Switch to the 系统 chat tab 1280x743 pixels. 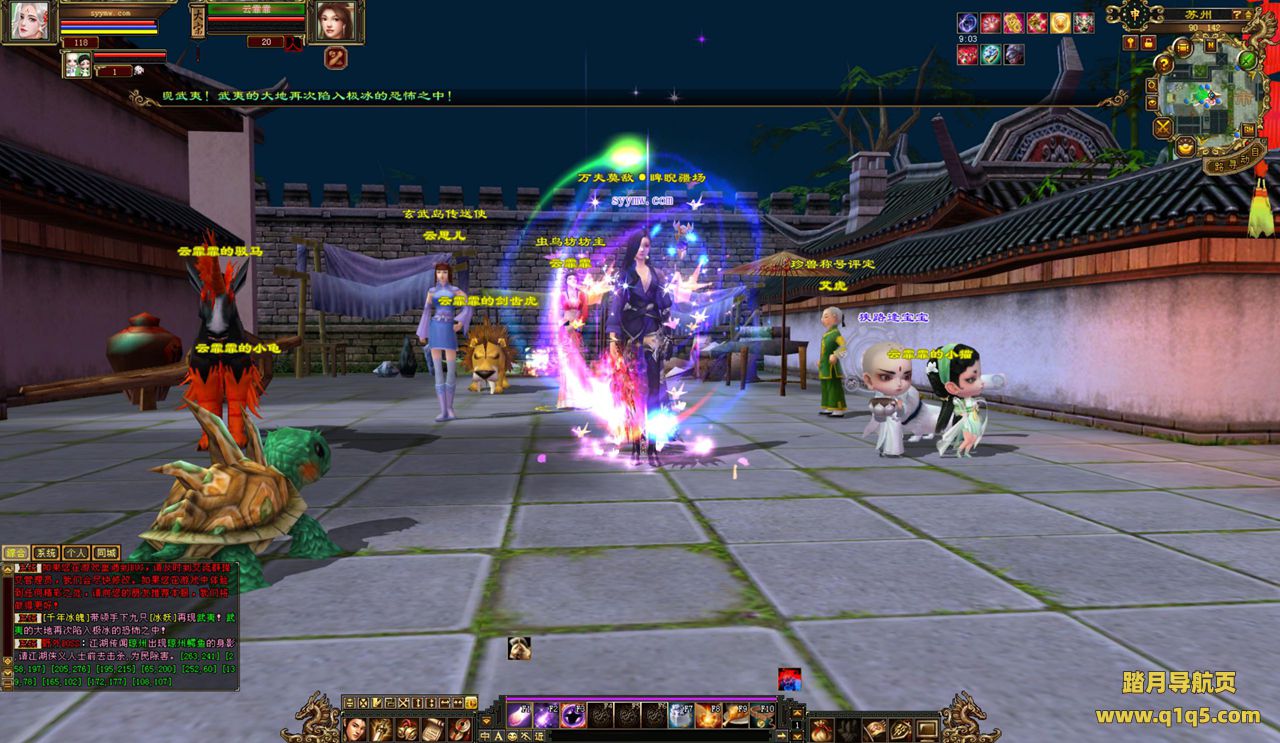click(x=46, y=552)
